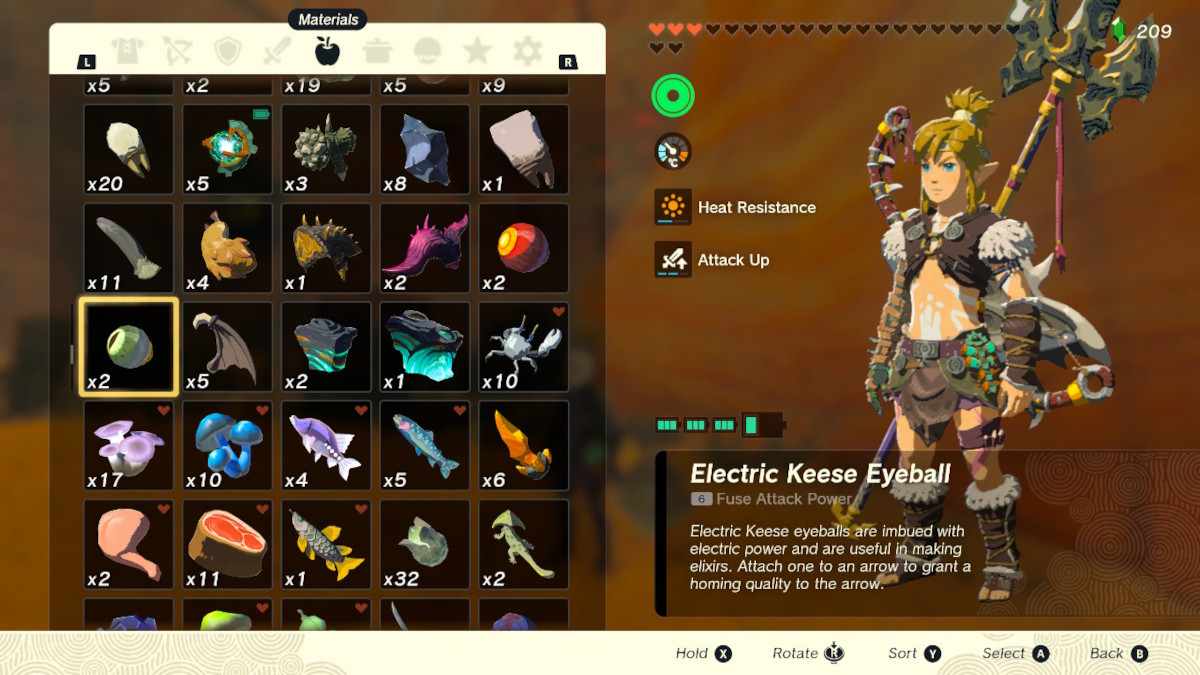Viewport: 1200px width, 675px height.
Task: Switch to the armor shirt tab
Action: [x=127, y=51]
